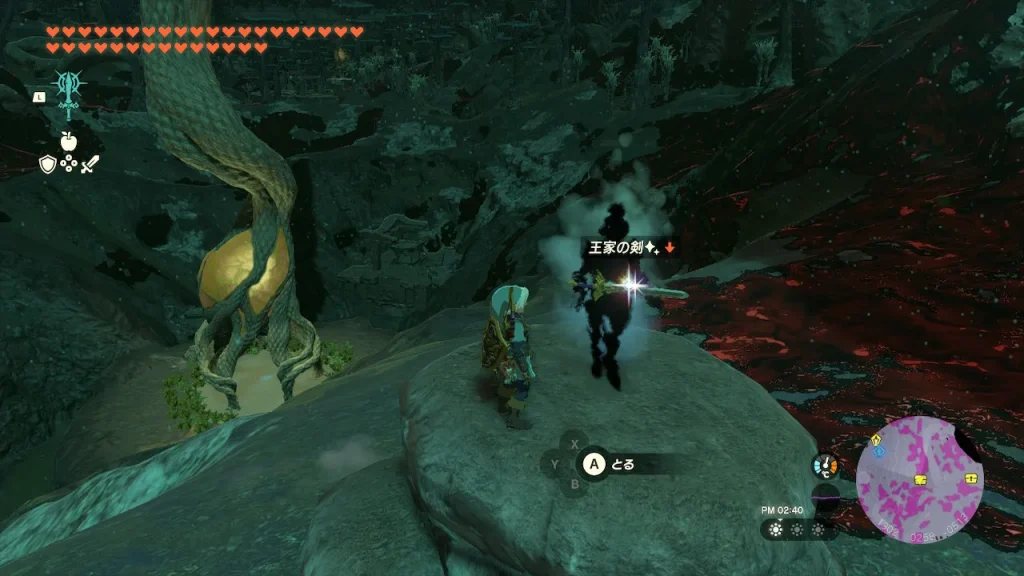Check the temperature gauge icon
The width and height of the screenshot is (1024, 576).
click(x=825, y=466)
